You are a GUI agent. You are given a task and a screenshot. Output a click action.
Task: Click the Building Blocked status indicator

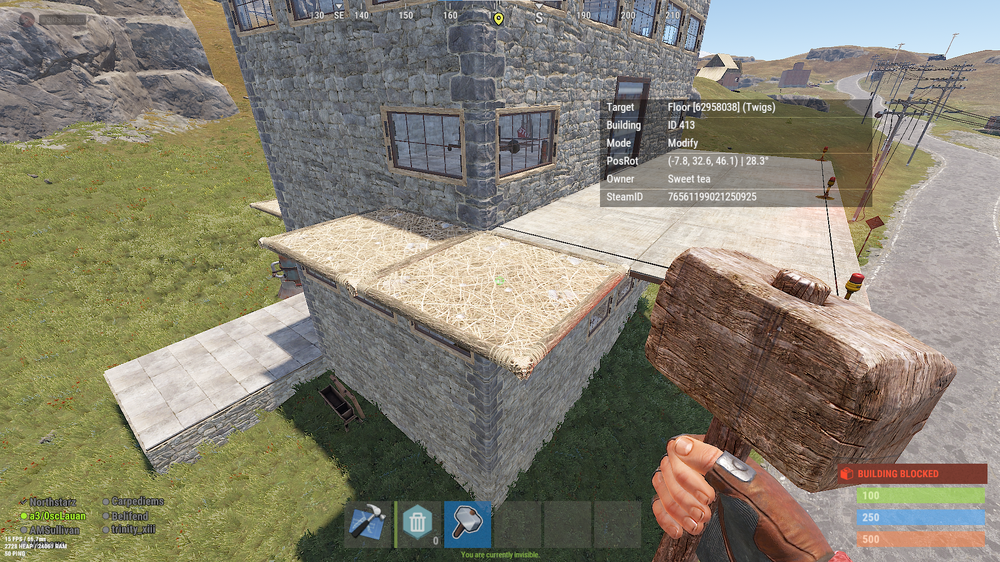click(x=913, y=473)
